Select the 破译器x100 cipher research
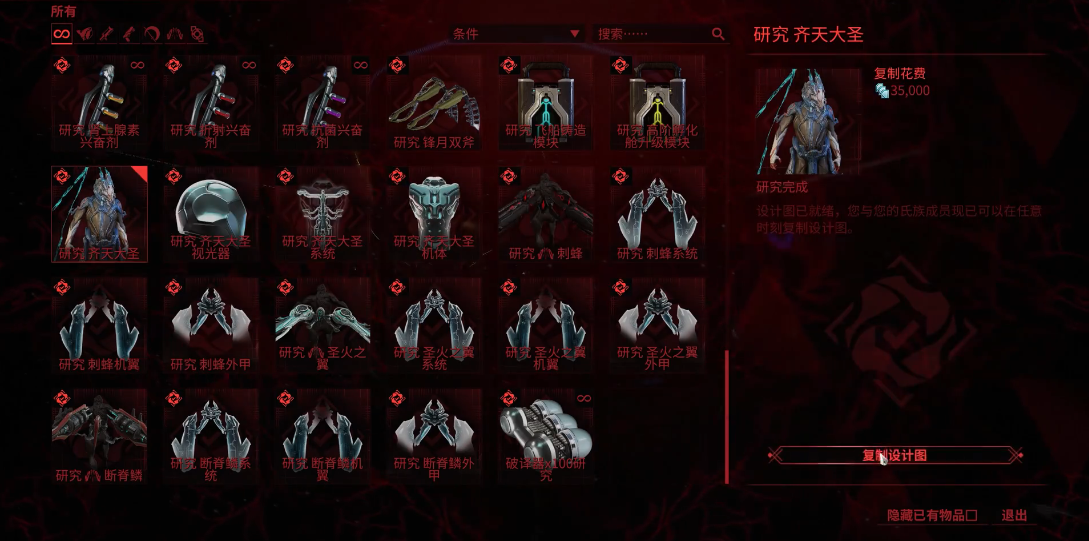This screenshot has width=1089, height=541. tap(546, 436)
